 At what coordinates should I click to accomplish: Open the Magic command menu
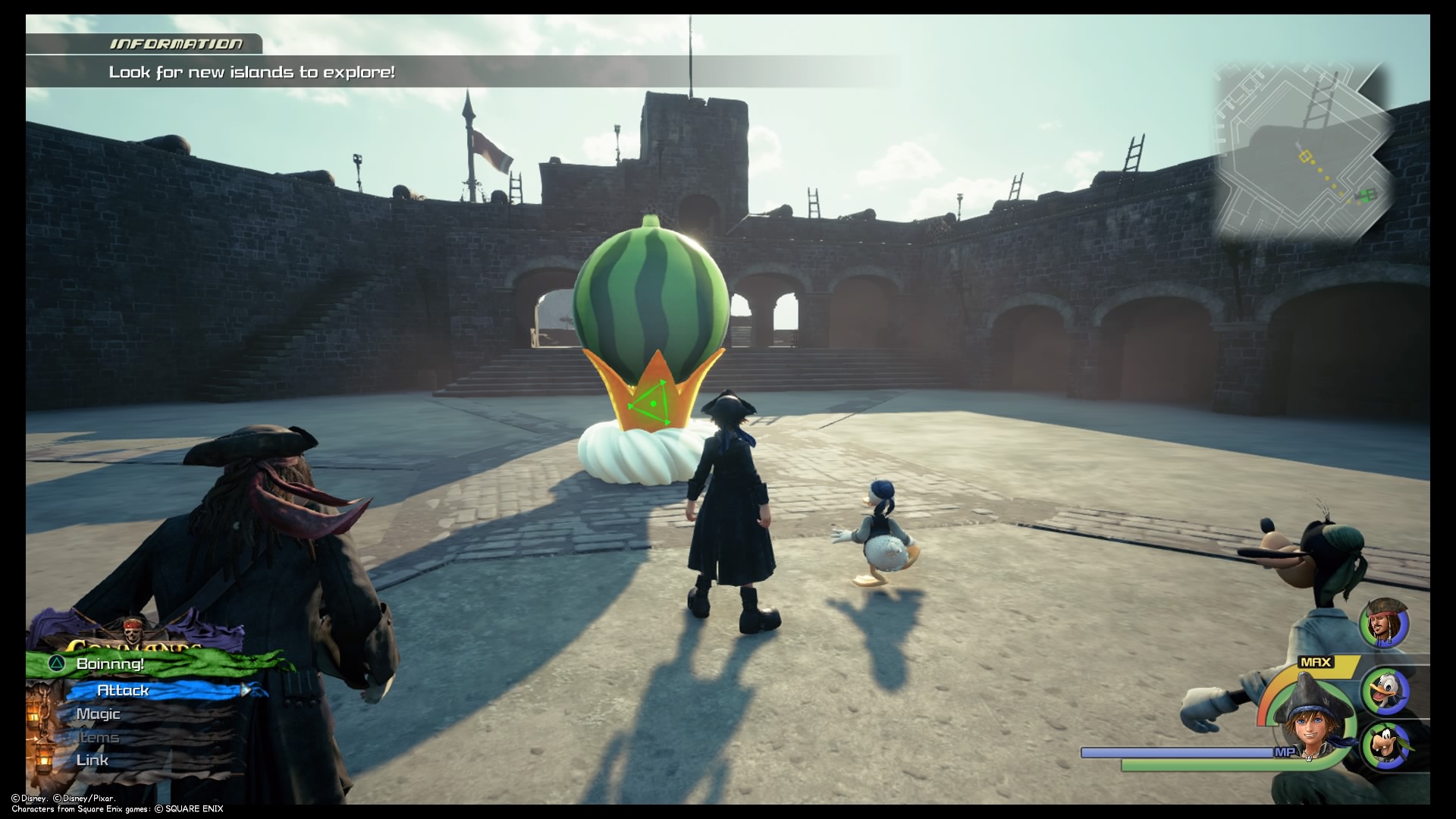(x=97, y=714)
